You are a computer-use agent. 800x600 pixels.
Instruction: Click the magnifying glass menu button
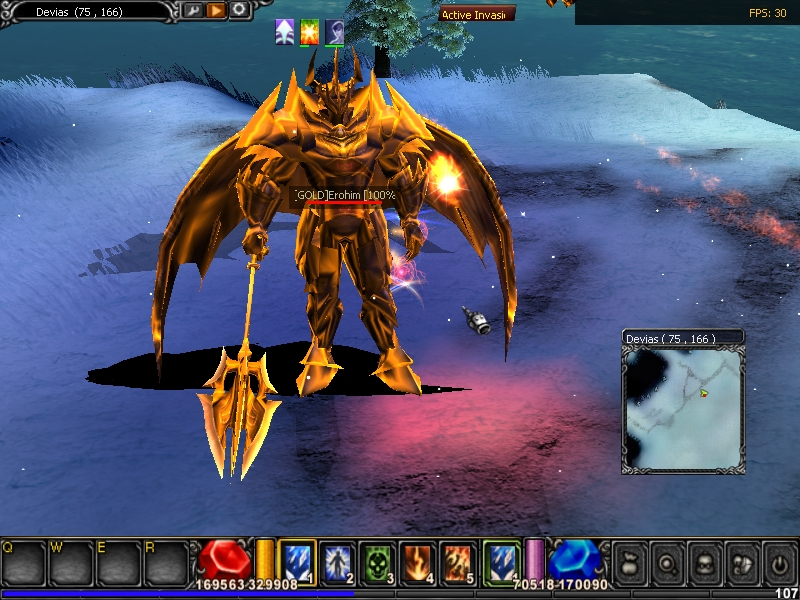pyautogui.click(x=667, y=561)
